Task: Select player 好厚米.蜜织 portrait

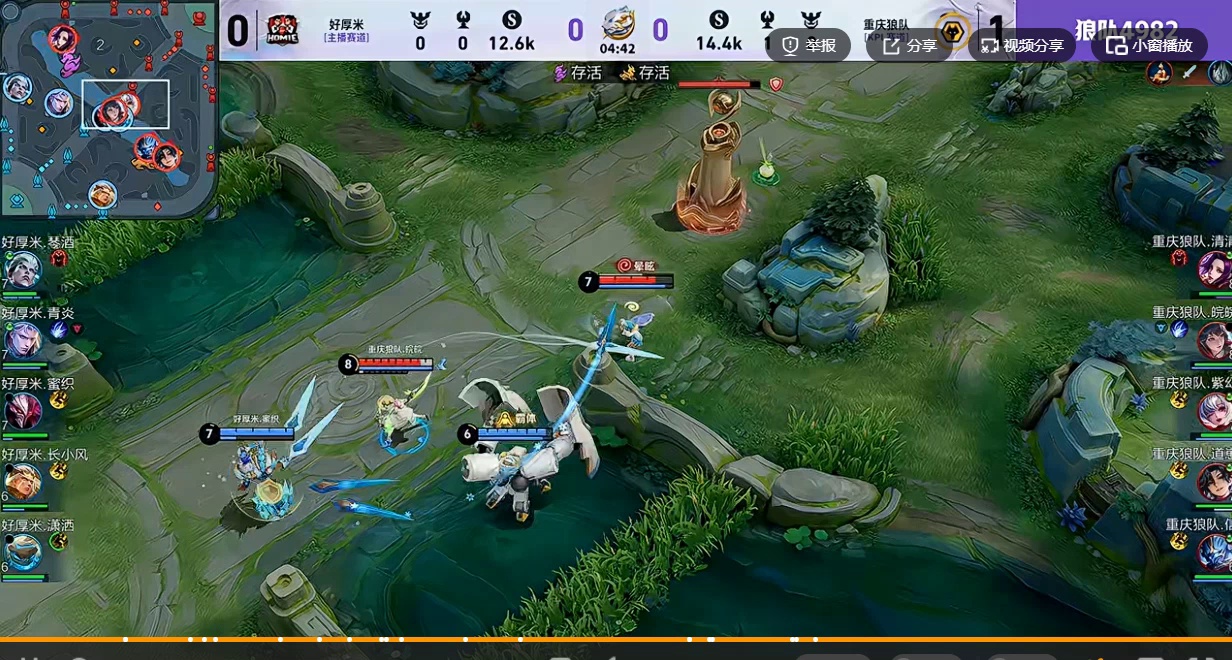Action: pos(22,410)
